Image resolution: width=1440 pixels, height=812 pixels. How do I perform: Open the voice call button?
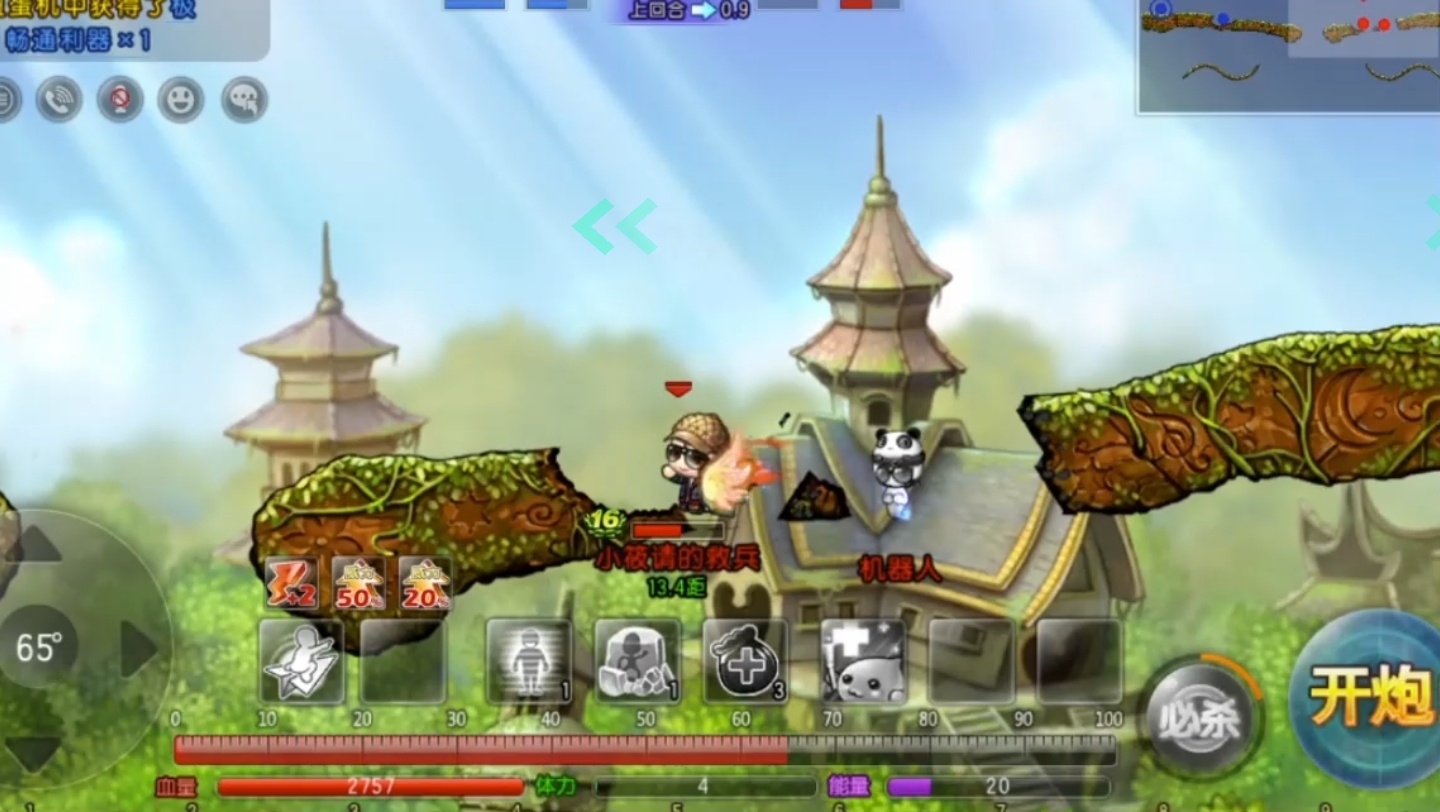pyautogui.click(x=59, y=100)
